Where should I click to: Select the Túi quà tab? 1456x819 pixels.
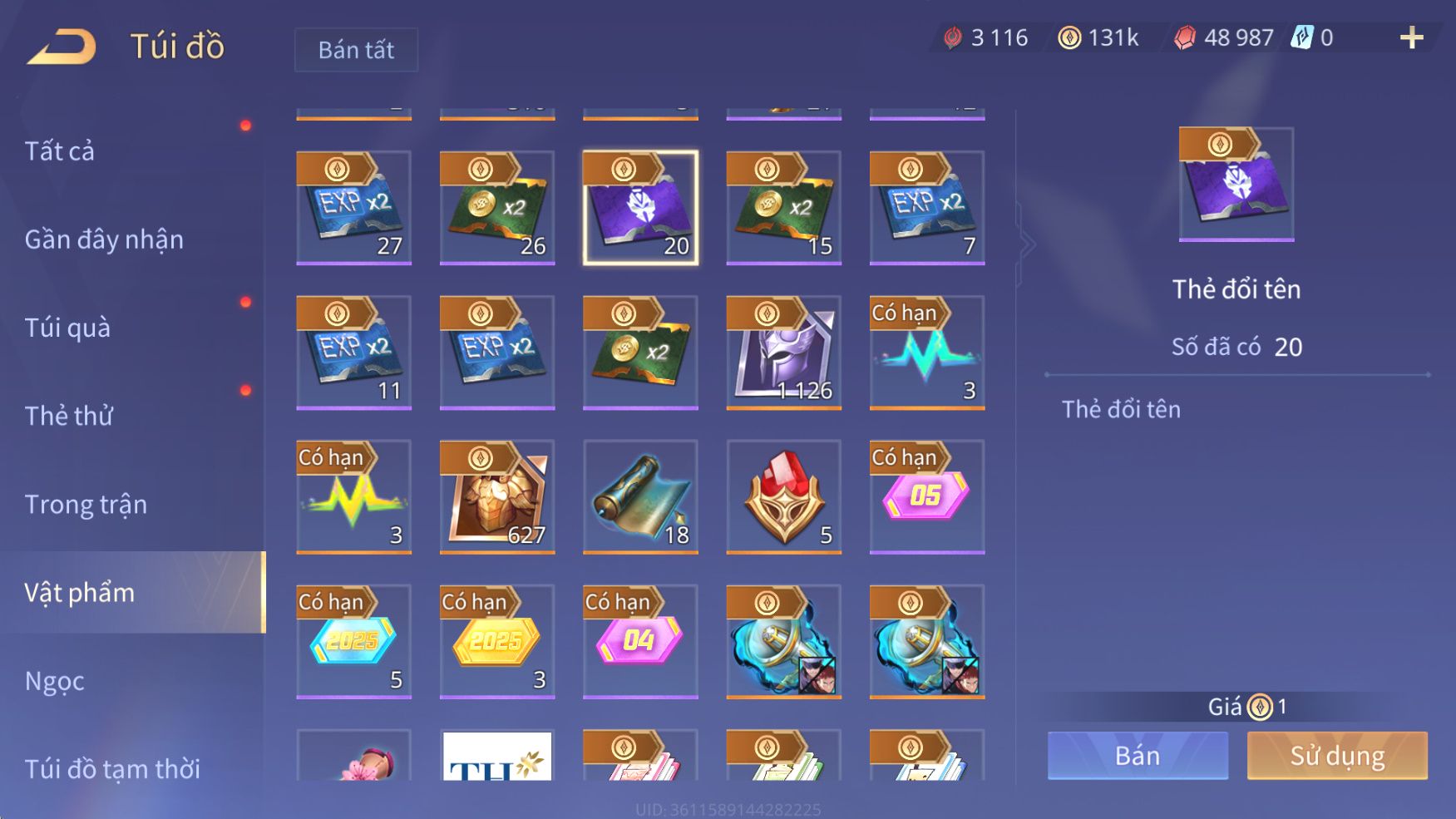67,328
